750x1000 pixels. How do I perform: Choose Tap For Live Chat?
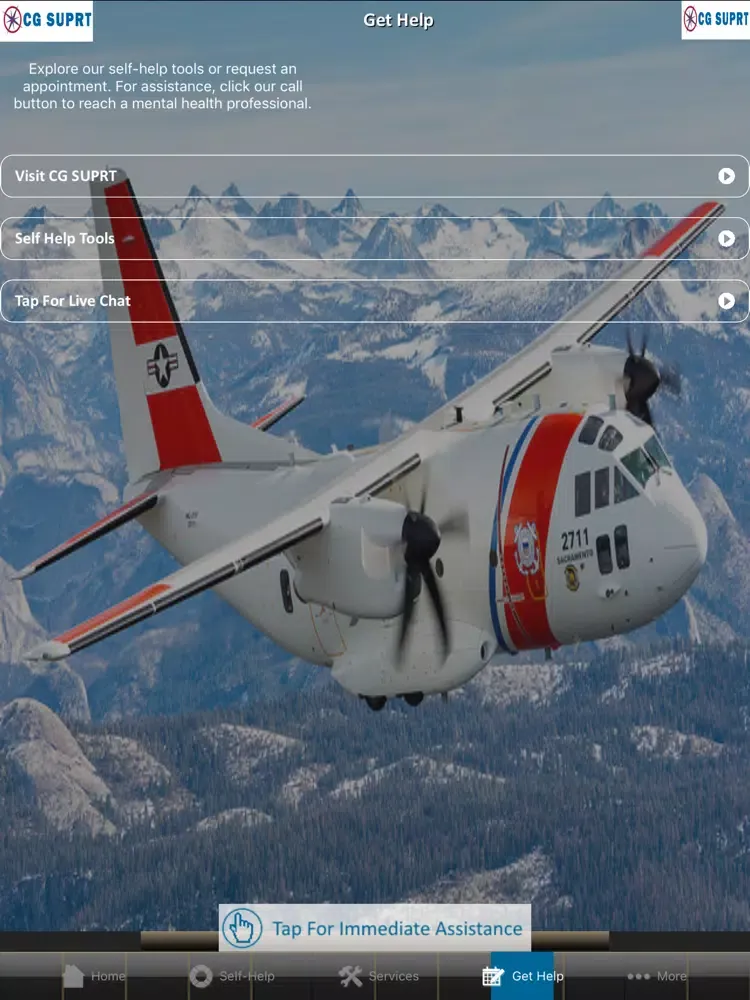coord(374,301)
